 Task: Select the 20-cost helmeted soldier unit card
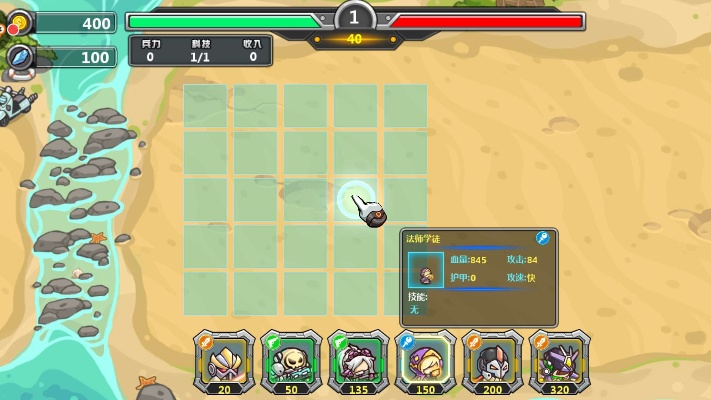click(x=223, y=363)
